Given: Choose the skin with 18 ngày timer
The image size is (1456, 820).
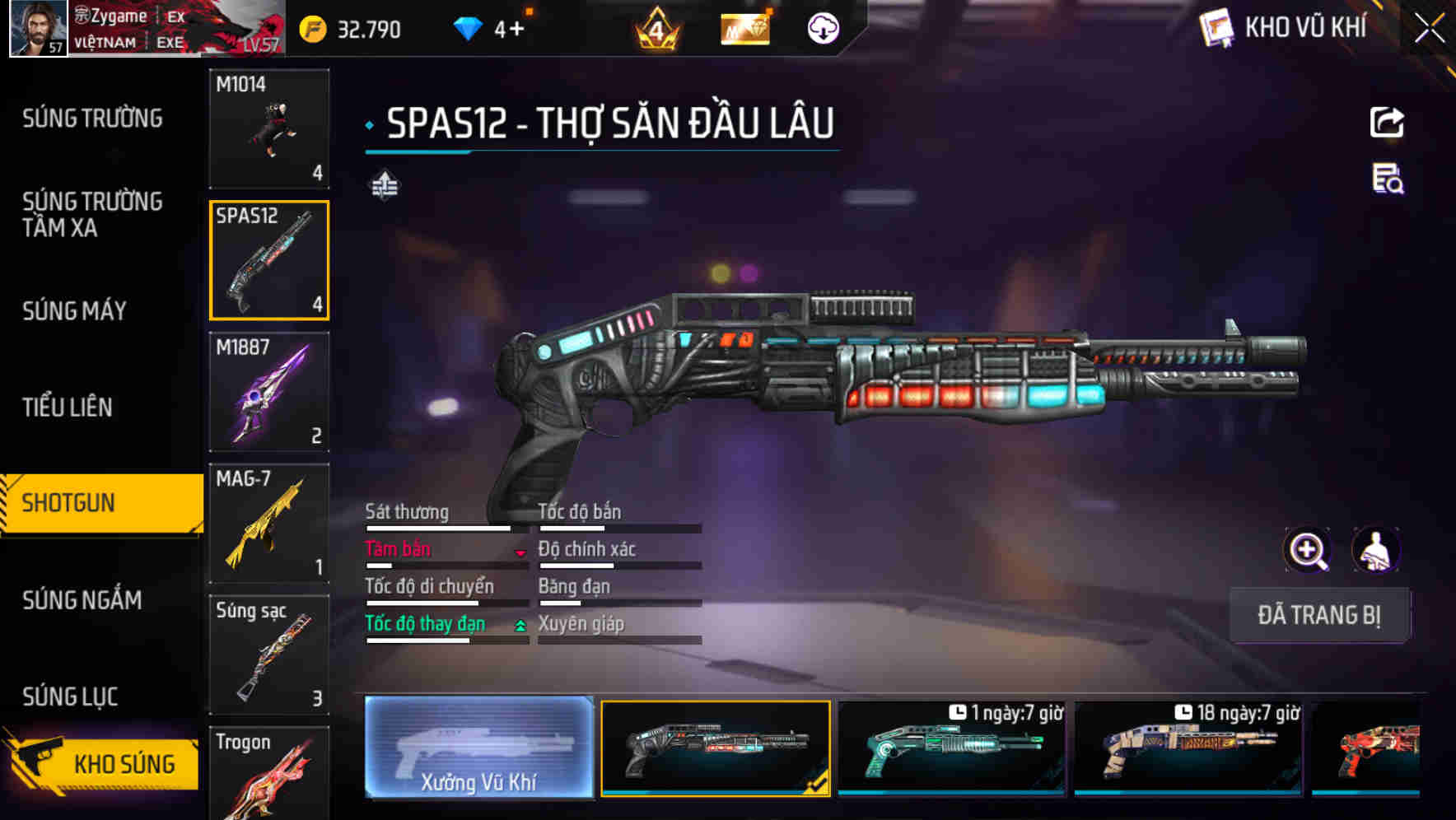Looking at the screenshot, I should coord(1188,748).
